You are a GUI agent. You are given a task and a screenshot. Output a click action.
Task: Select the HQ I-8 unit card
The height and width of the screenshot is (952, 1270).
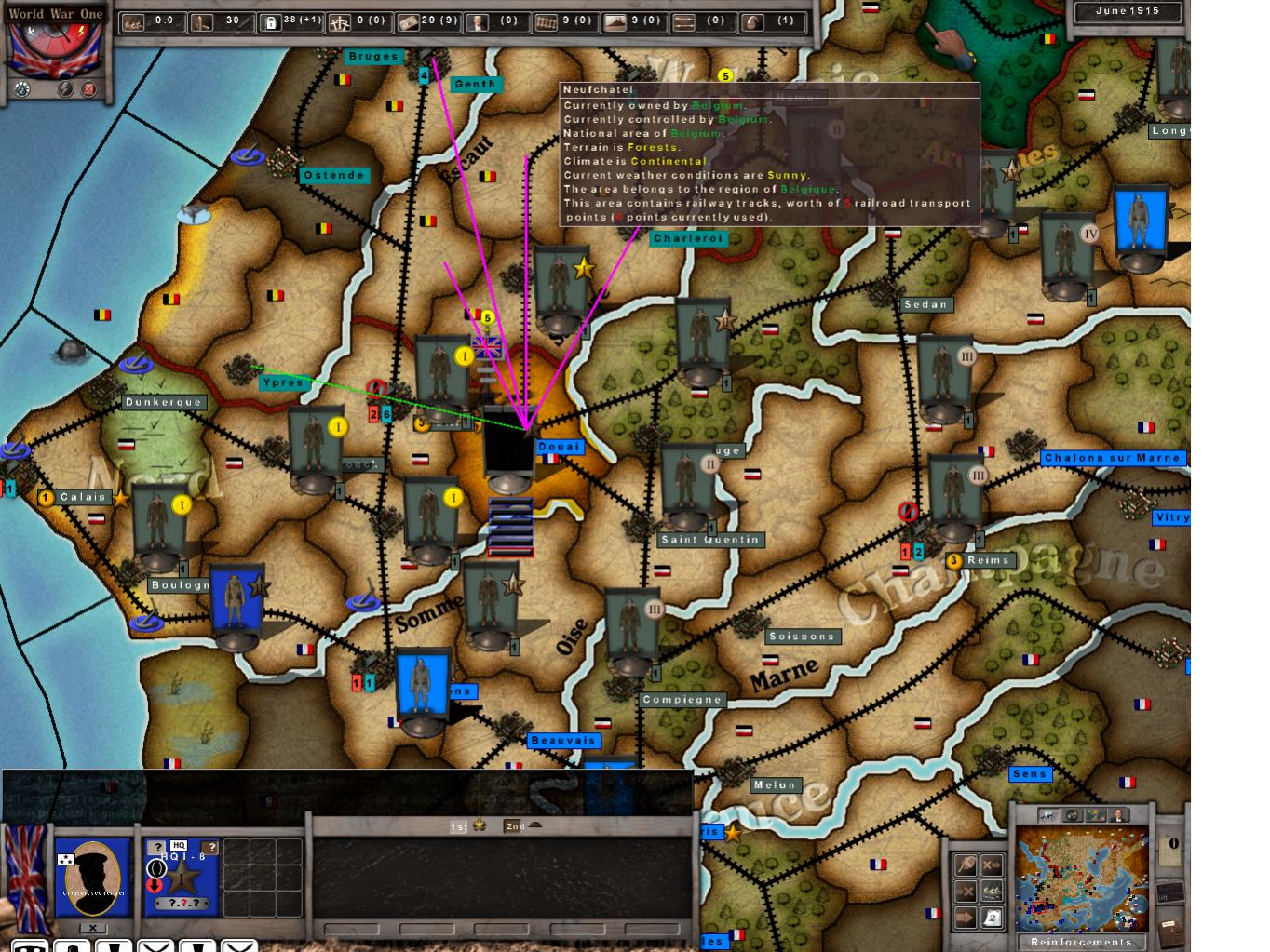(181, 877)
